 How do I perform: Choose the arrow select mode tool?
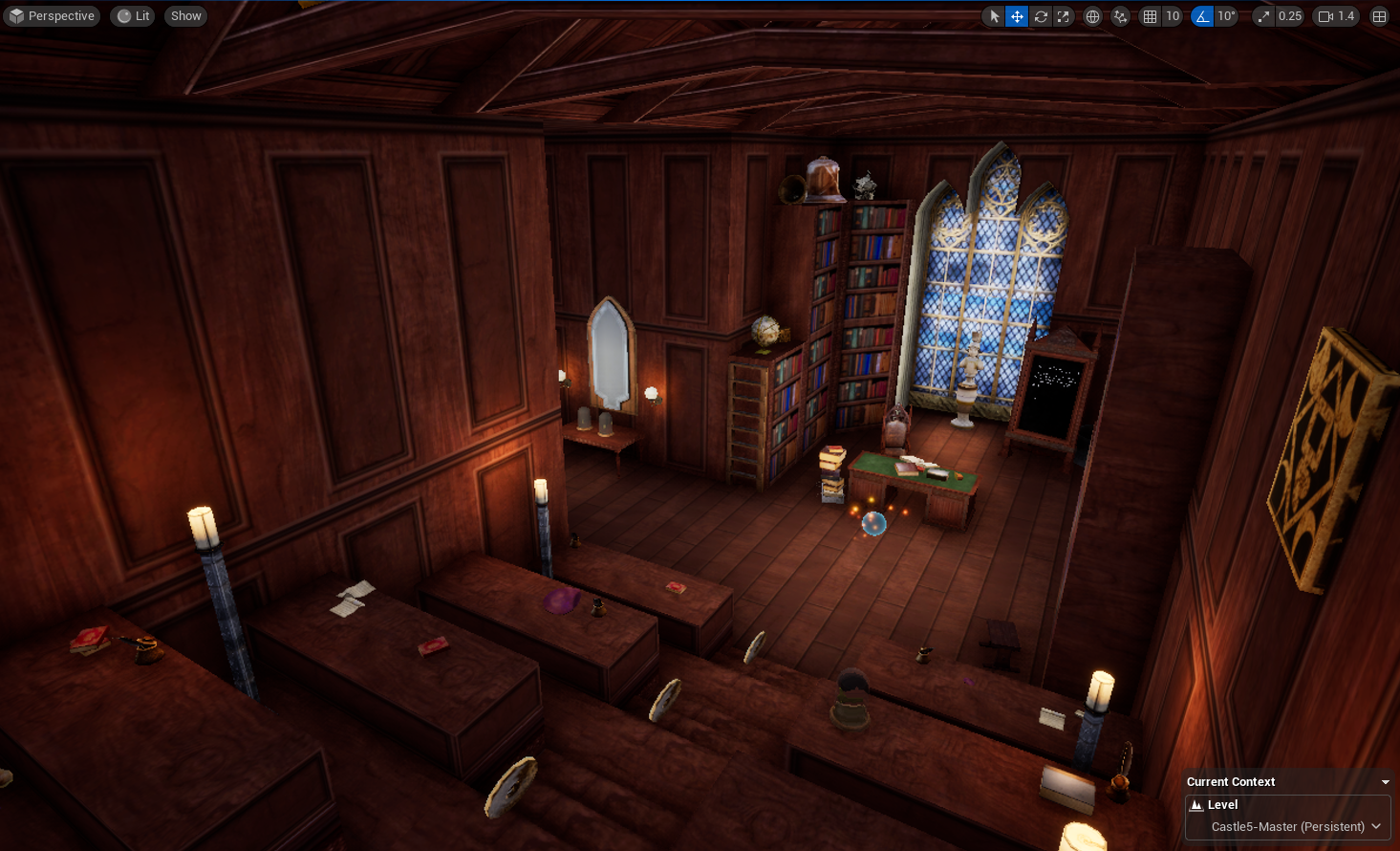click(994, 16)
